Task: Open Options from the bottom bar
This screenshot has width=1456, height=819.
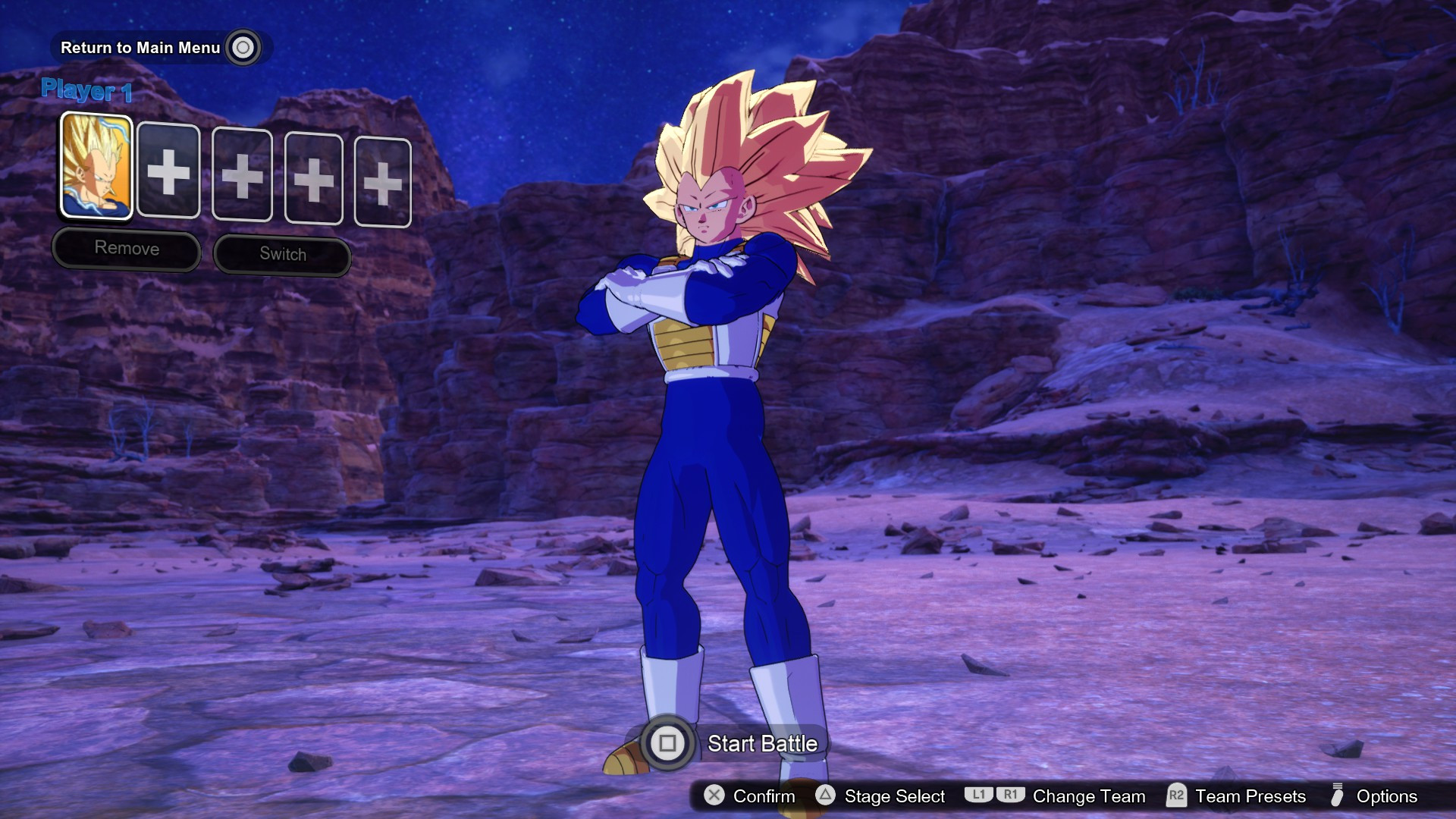Action: point(1387,796)
